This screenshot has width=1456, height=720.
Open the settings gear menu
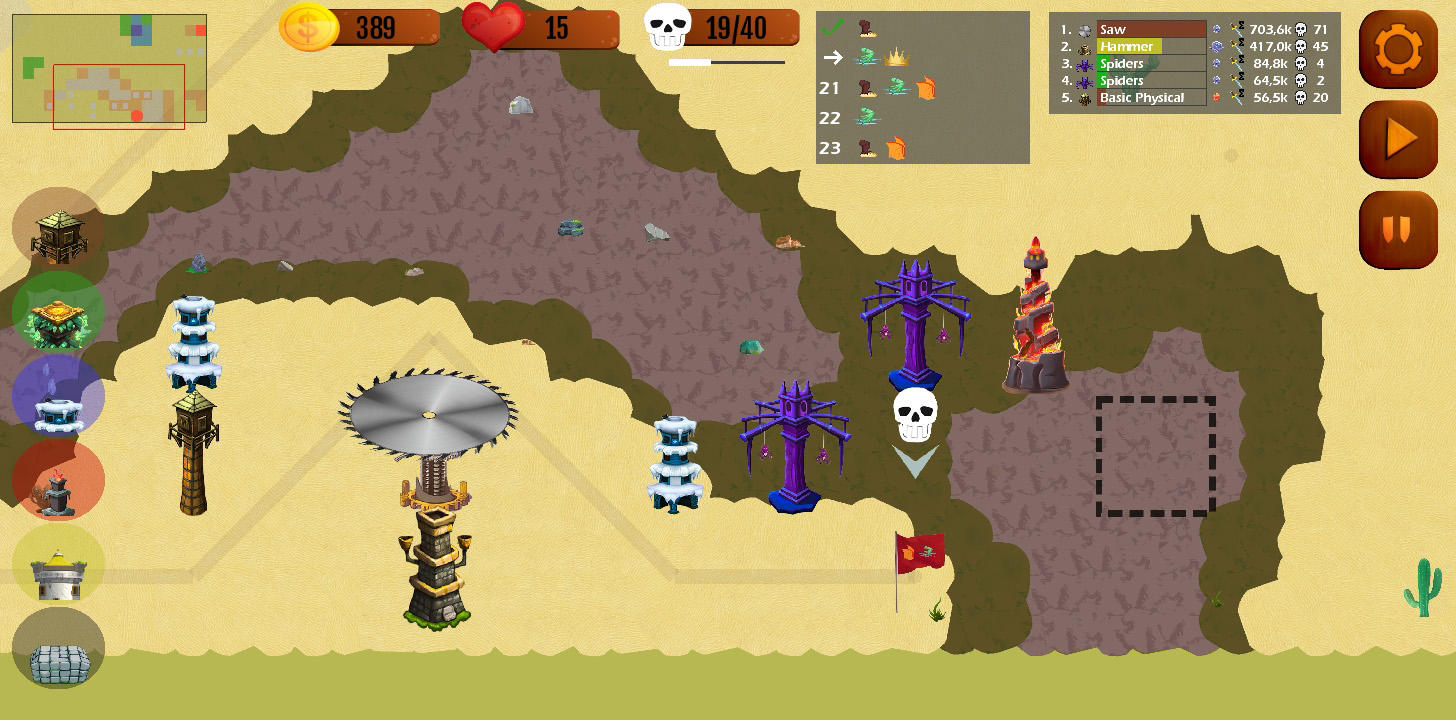click(x=1398, y=47)
